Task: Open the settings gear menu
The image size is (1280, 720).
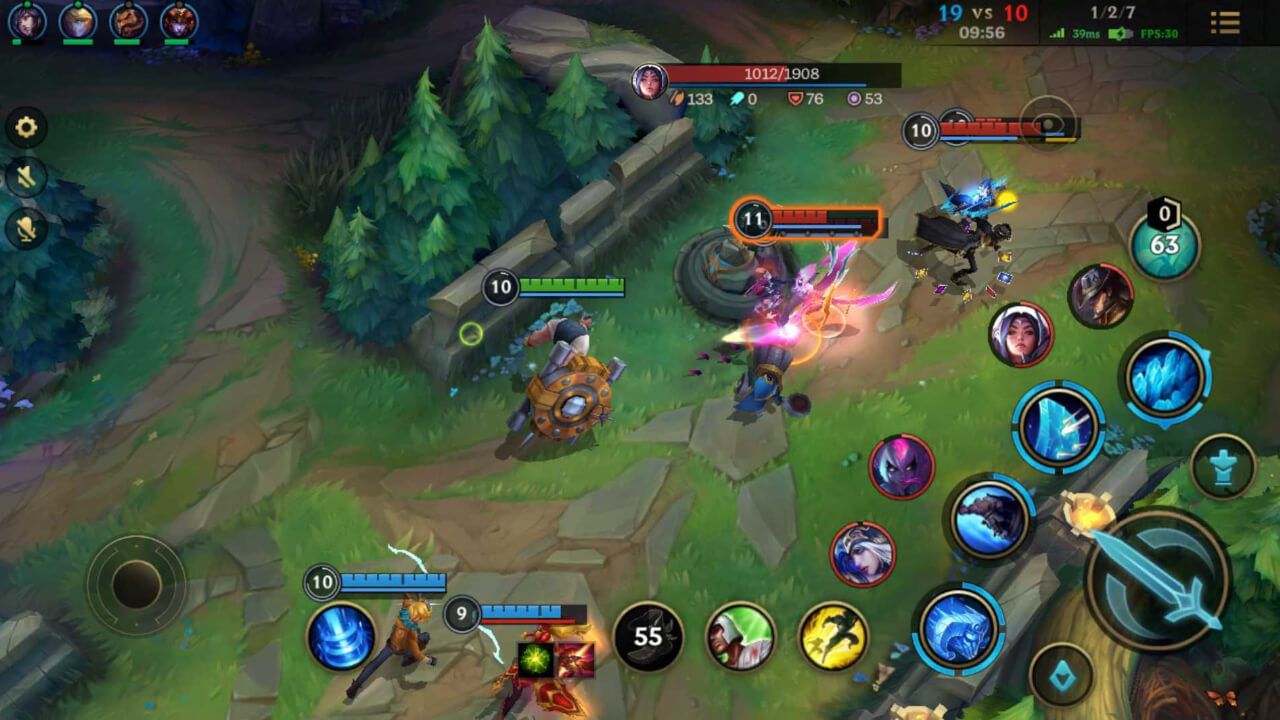Action: 26,127
